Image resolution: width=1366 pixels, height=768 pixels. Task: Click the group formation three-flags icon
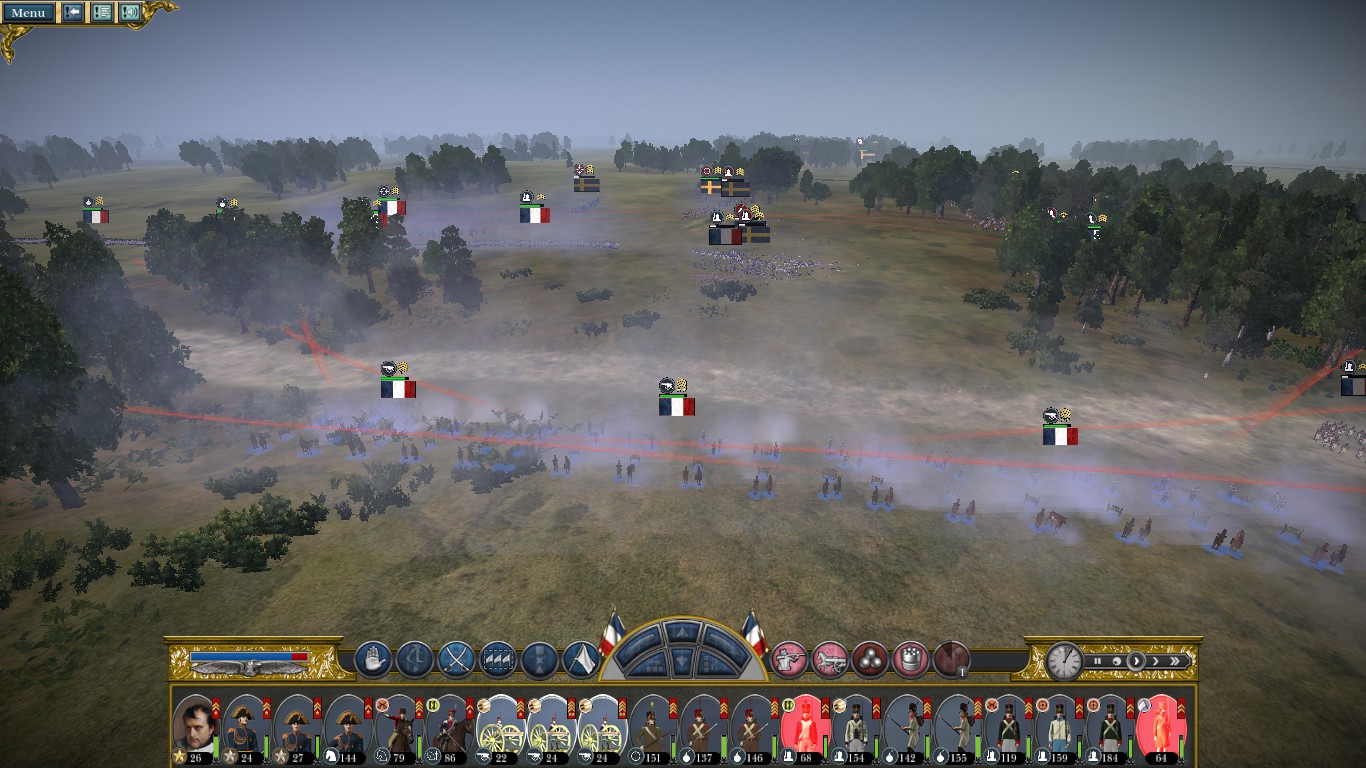click(x=498, y=659)
